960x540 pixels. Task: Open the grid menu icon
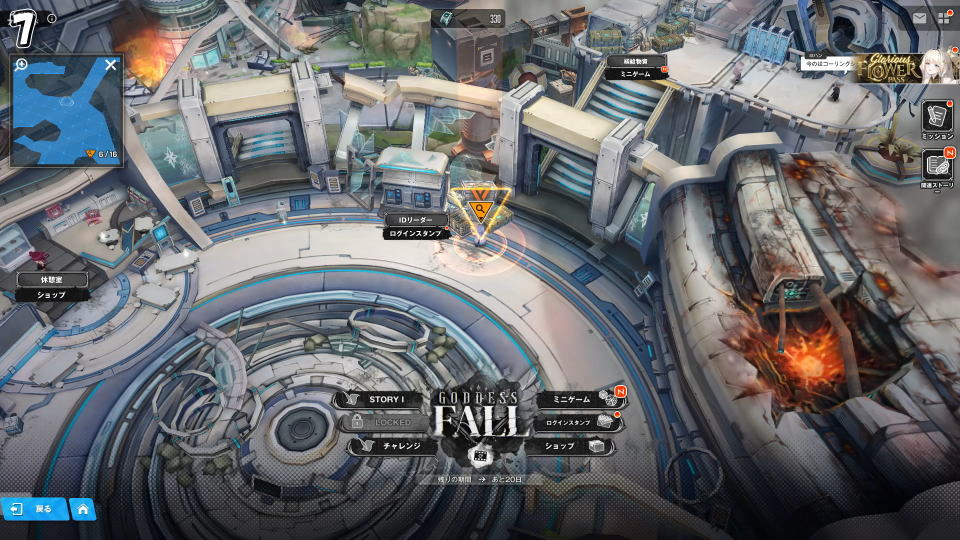[943, 17]
